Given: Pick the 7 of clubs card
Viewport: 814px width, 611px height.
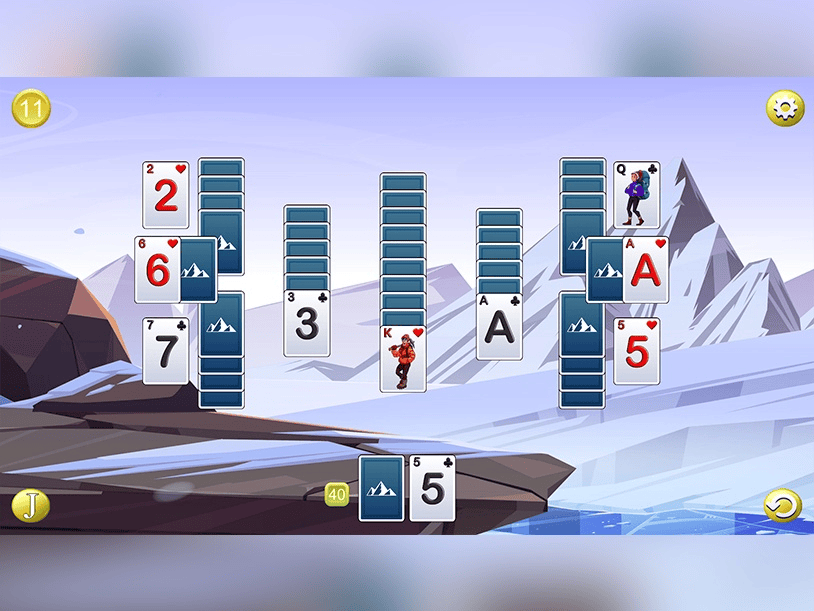Looking at the screenshot, I should click(x=165, y=351).
